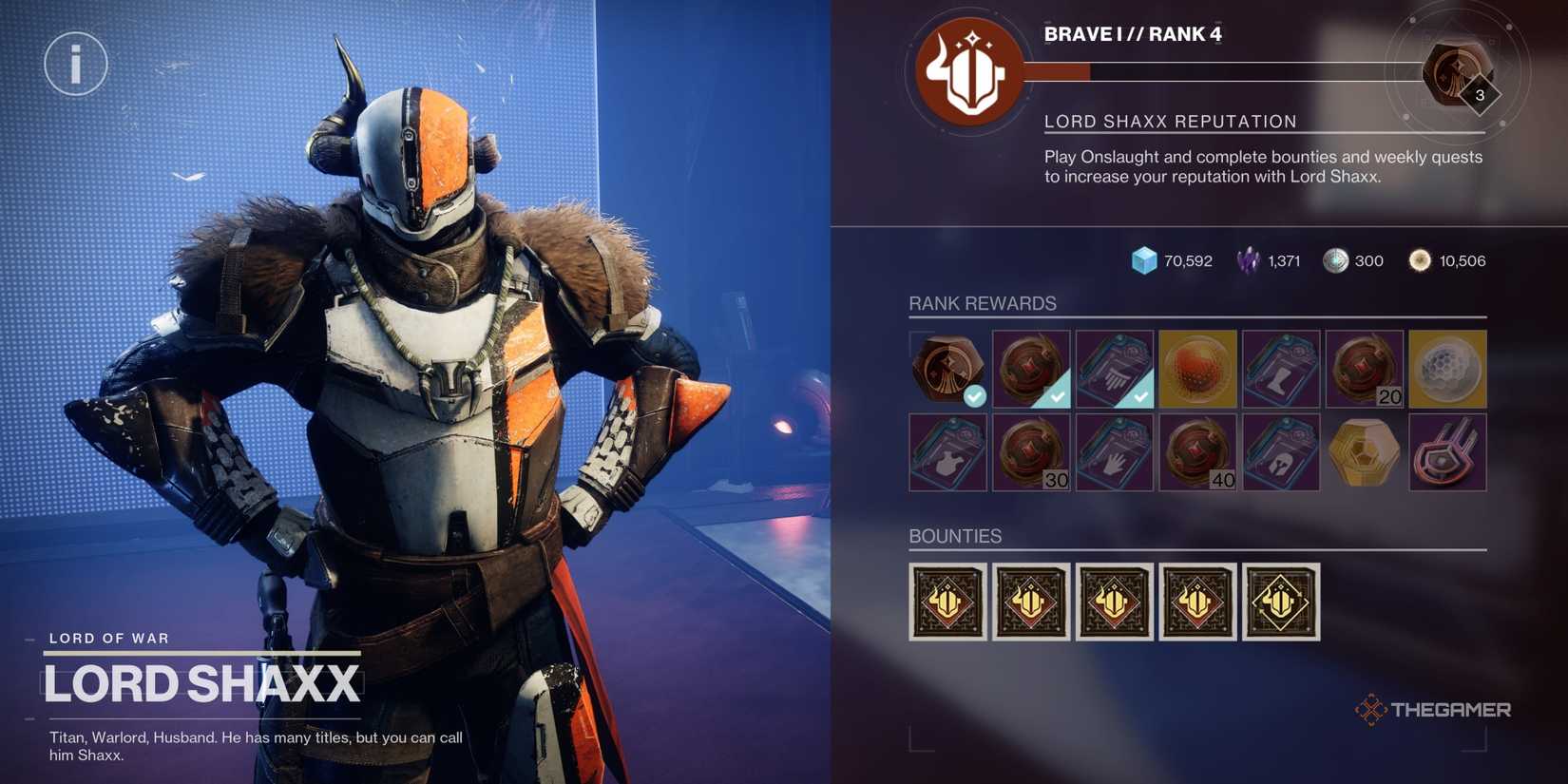
Task: Click the RANK REWARDS section header
Action: 983,303
